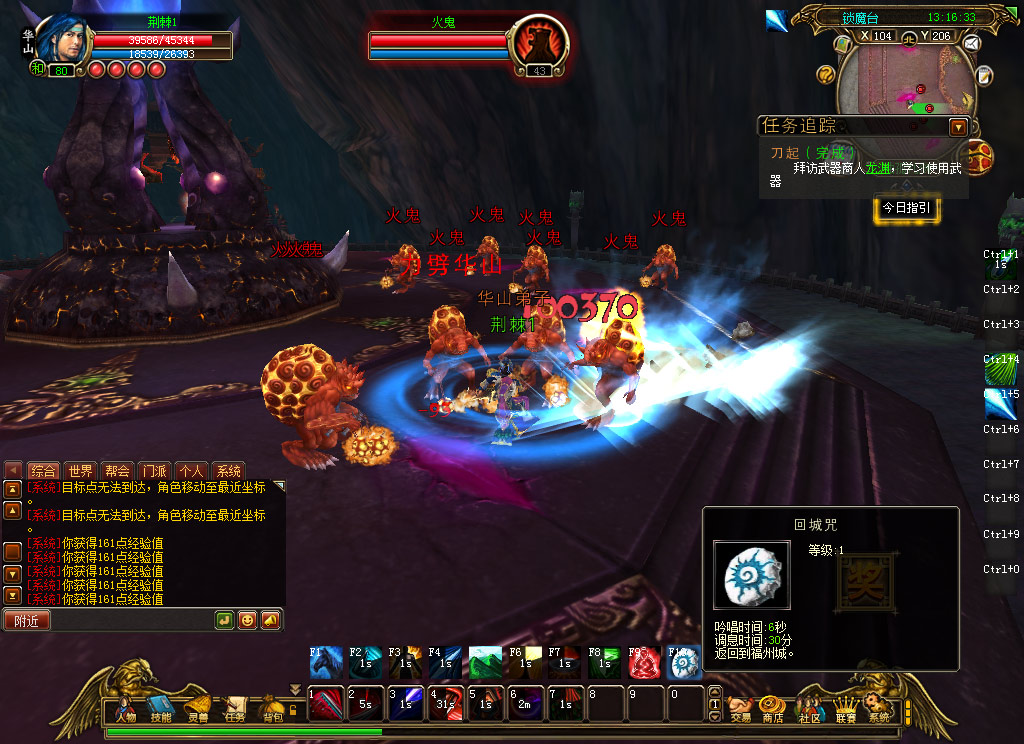Open the 任务 quest log
Image resolution: width=1024 pixels, height=744 pixels.
[x=235, y=709]
